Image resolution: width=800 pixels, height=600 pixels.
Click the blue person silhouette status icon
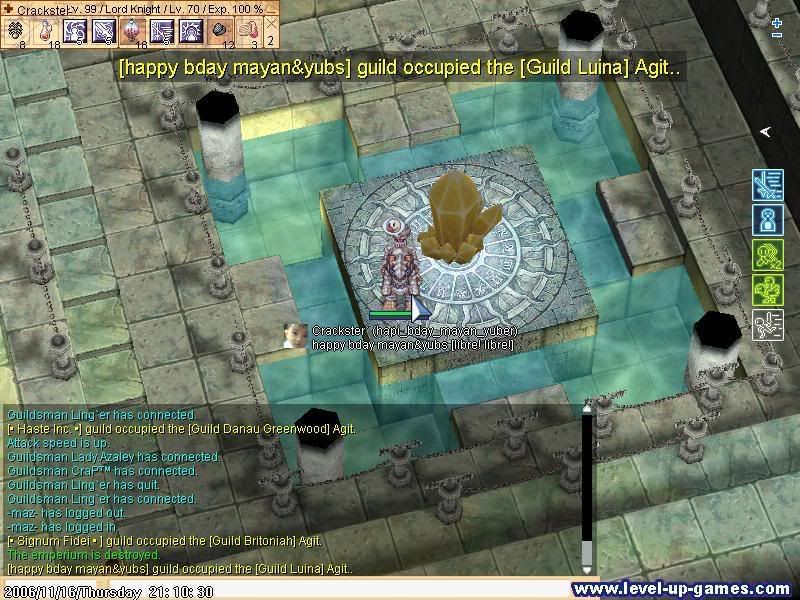click(x=767, y=220)
